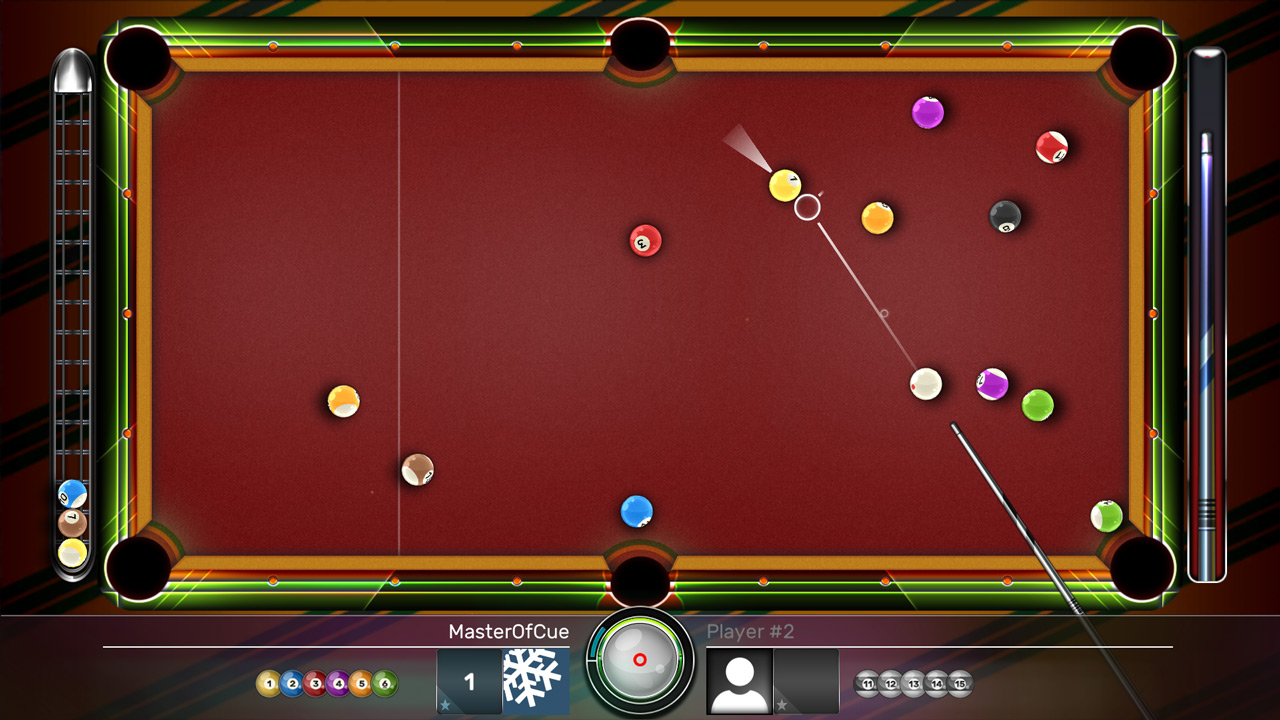Click the empty slot beside Player #2's avatar
Screen dimensions: 1280x720
click(805, 680)
